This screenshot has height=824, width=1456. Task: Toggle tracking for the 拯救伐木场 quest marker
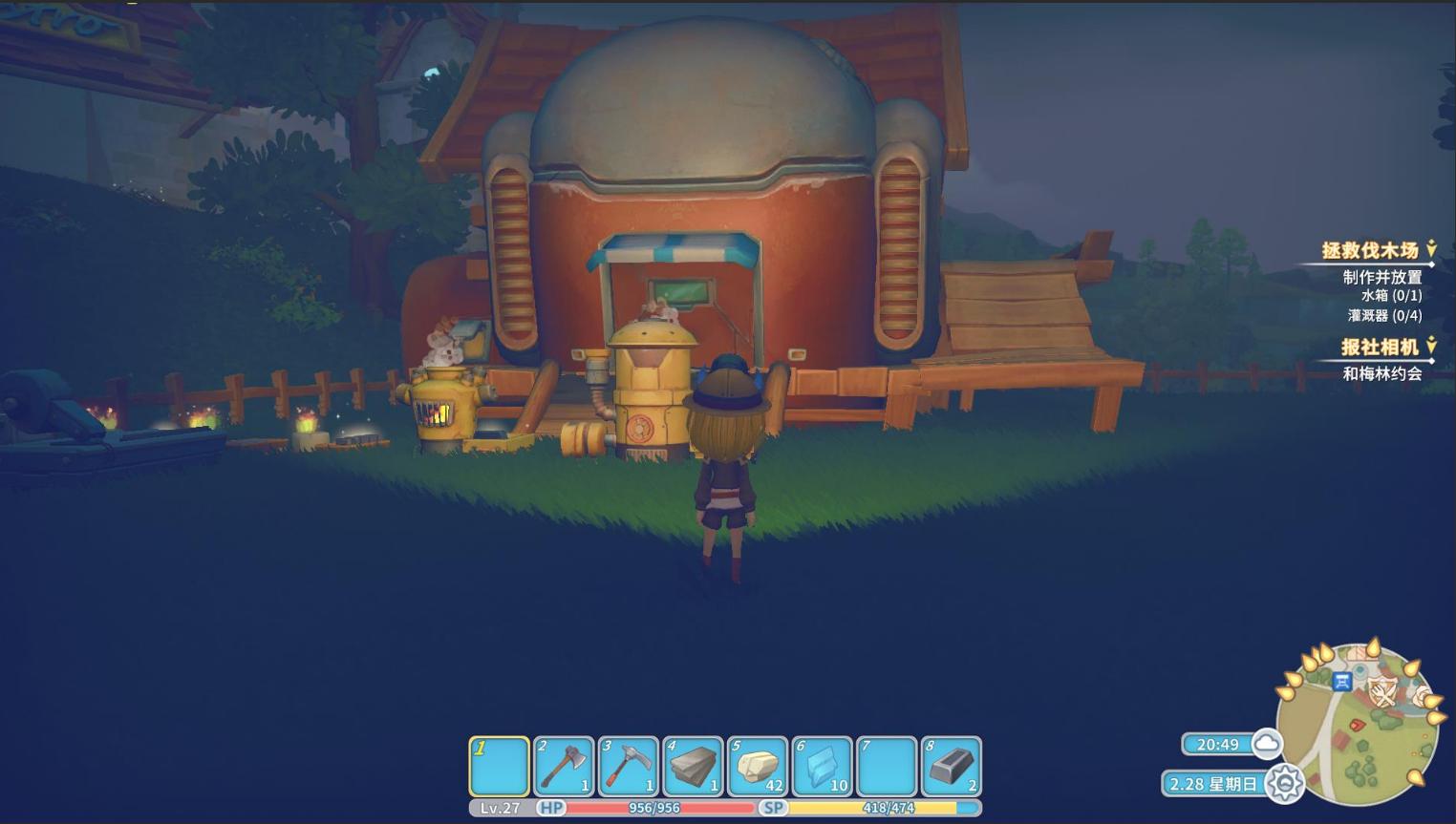click(1430, 246)
